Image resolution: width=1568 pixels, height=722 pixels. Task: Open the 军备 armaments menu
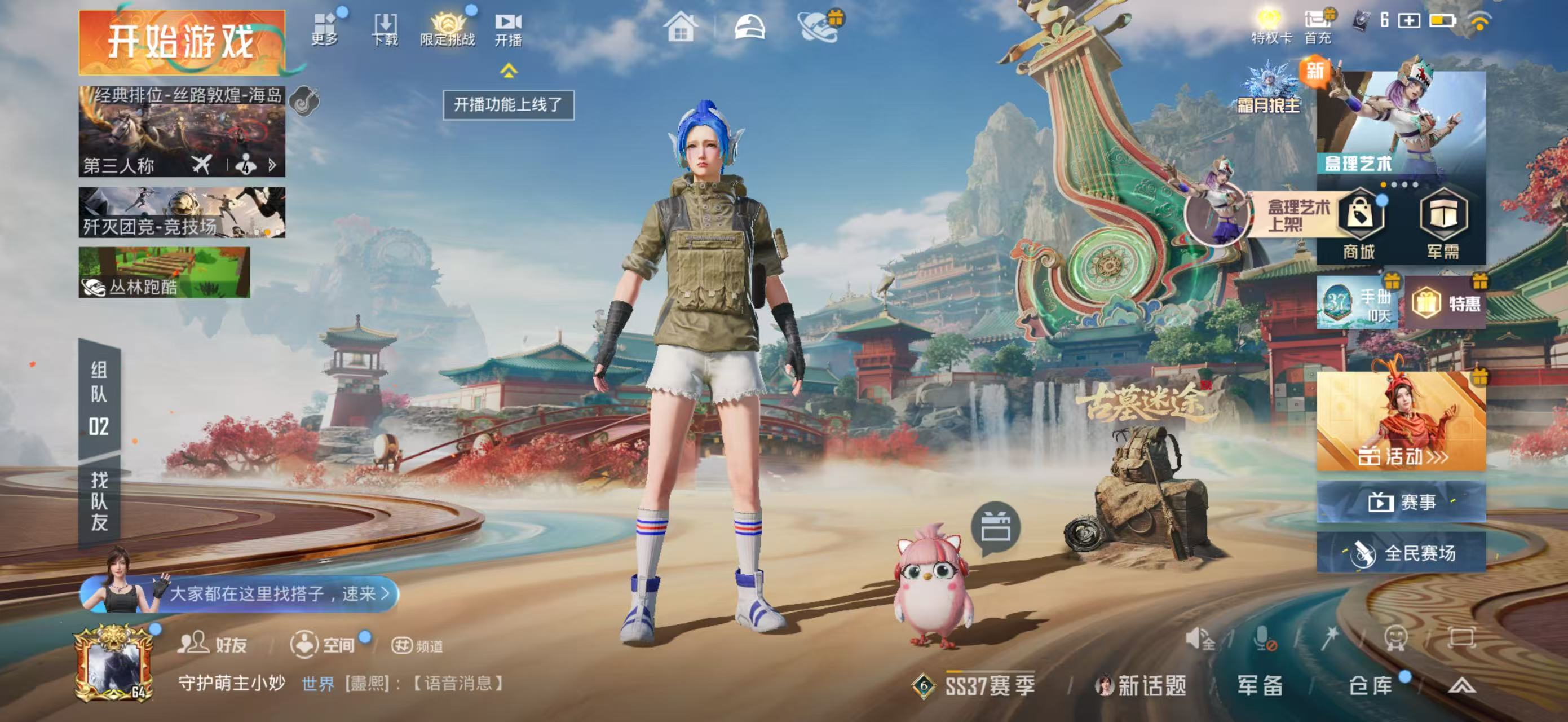(1260, 686)
